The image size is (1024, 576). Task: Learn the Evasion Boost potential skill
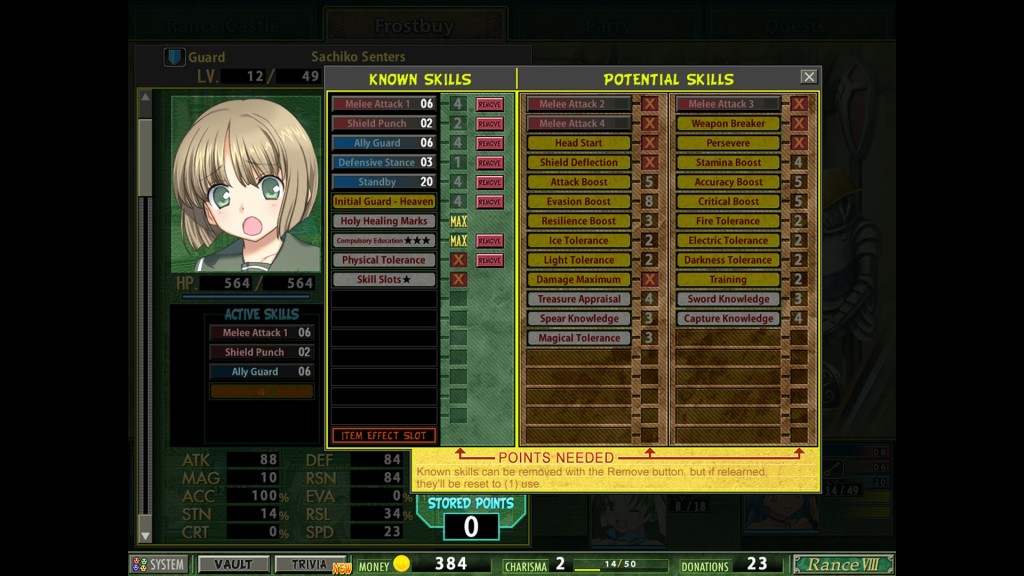(579, 201)
